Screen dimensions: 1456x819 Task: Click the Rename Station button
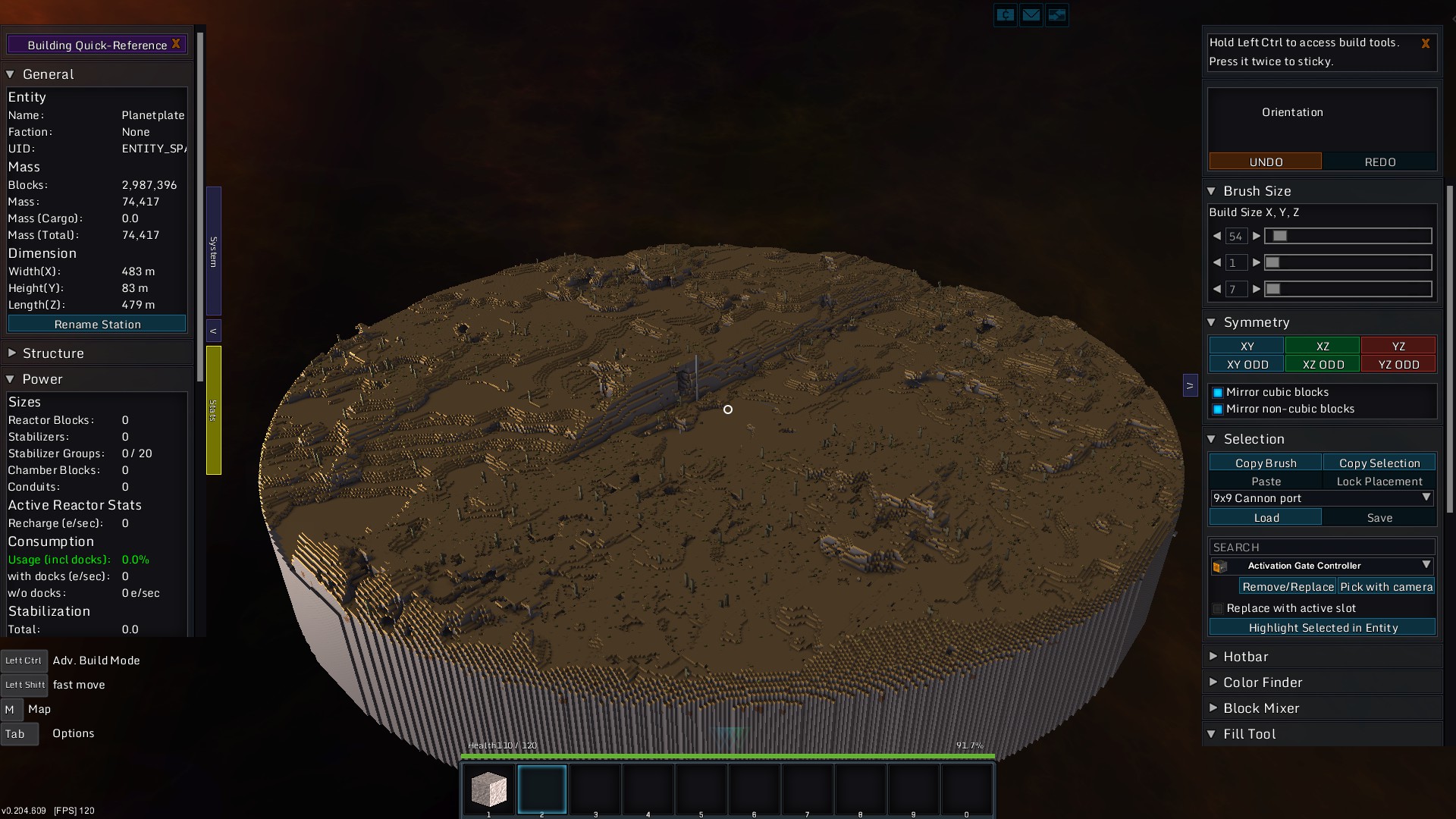pyautogui.click(x=97, y=324)
